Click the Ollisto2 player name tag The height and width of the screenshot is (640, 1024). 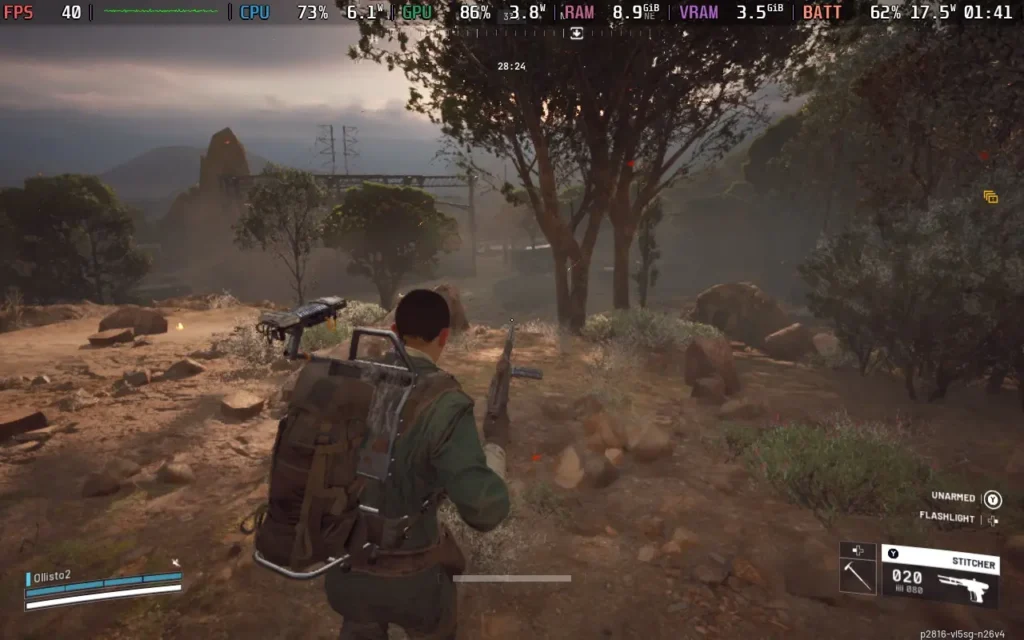[x=61, y=576]
